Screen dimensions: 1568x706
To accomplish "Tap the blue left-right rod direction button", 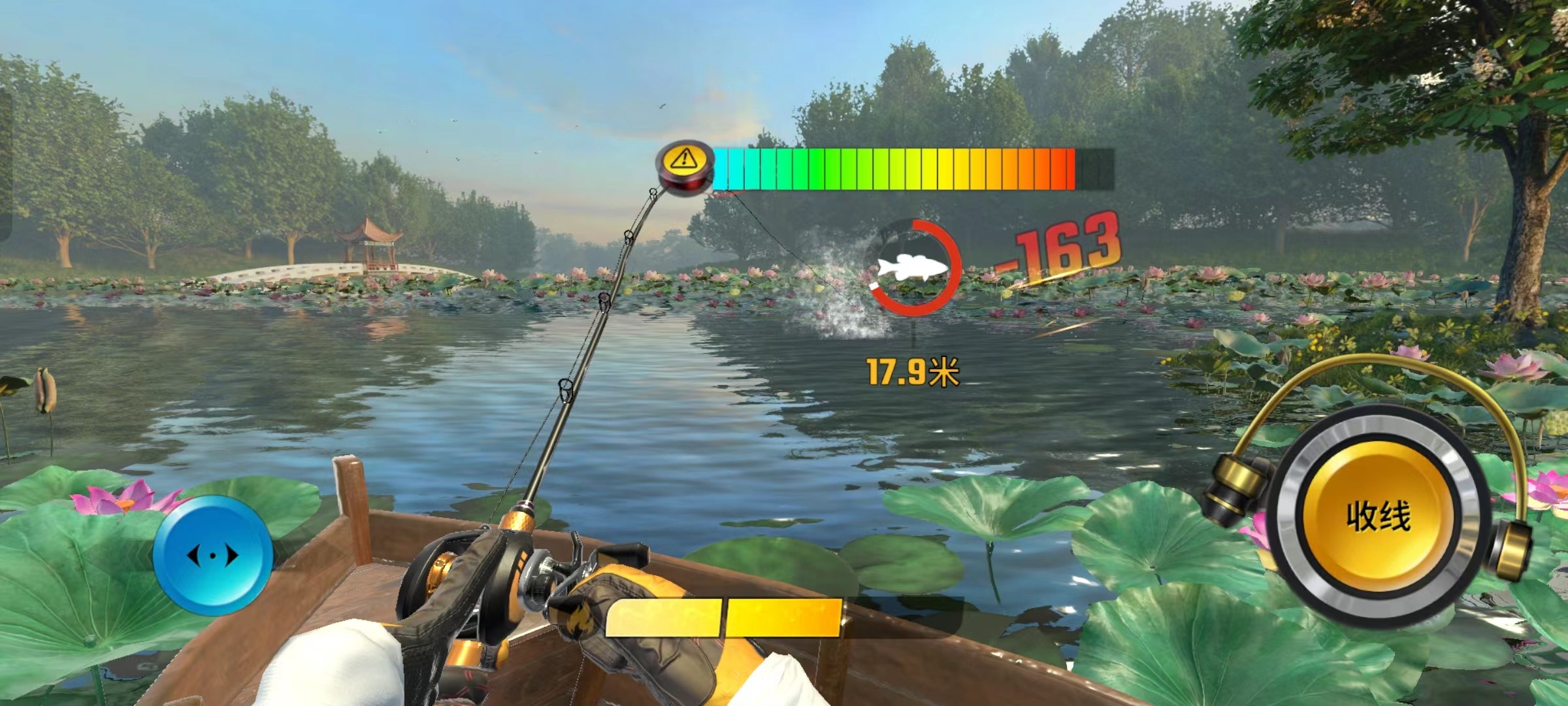I will pyautogui.click(x=213, y=556).
